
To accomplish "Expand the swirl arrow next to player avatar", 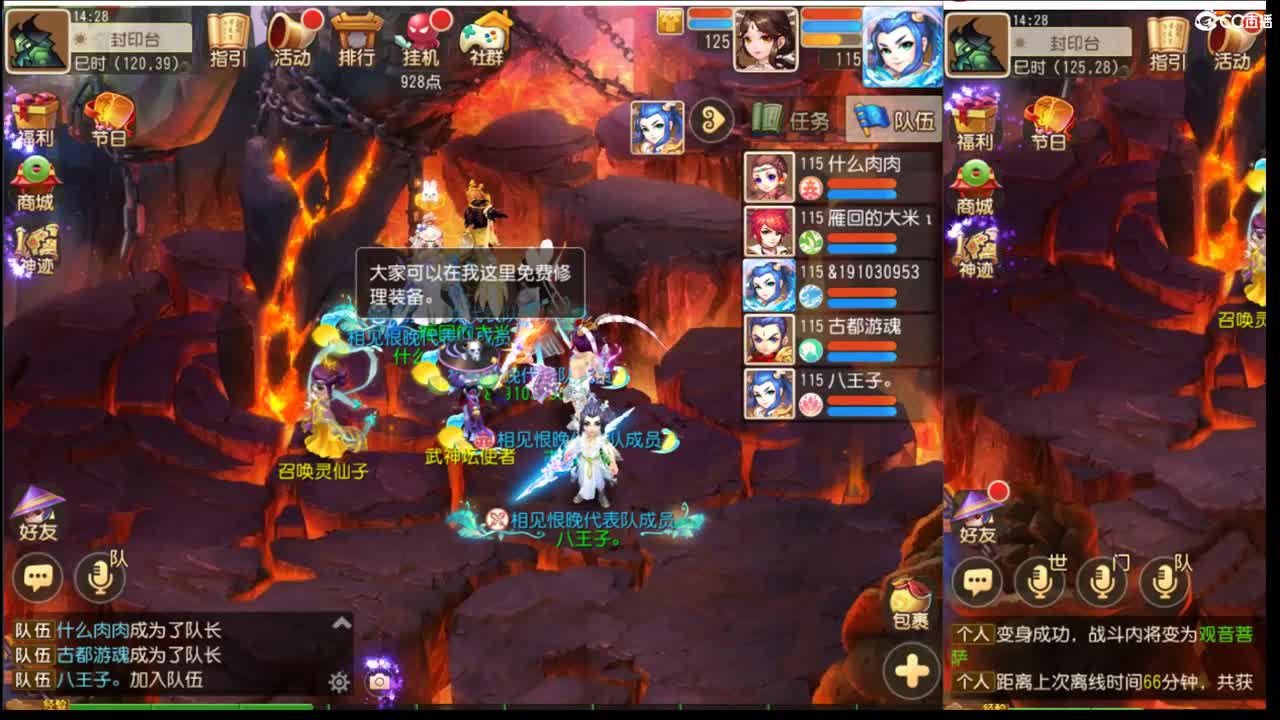I will click(x=711, y=120).
